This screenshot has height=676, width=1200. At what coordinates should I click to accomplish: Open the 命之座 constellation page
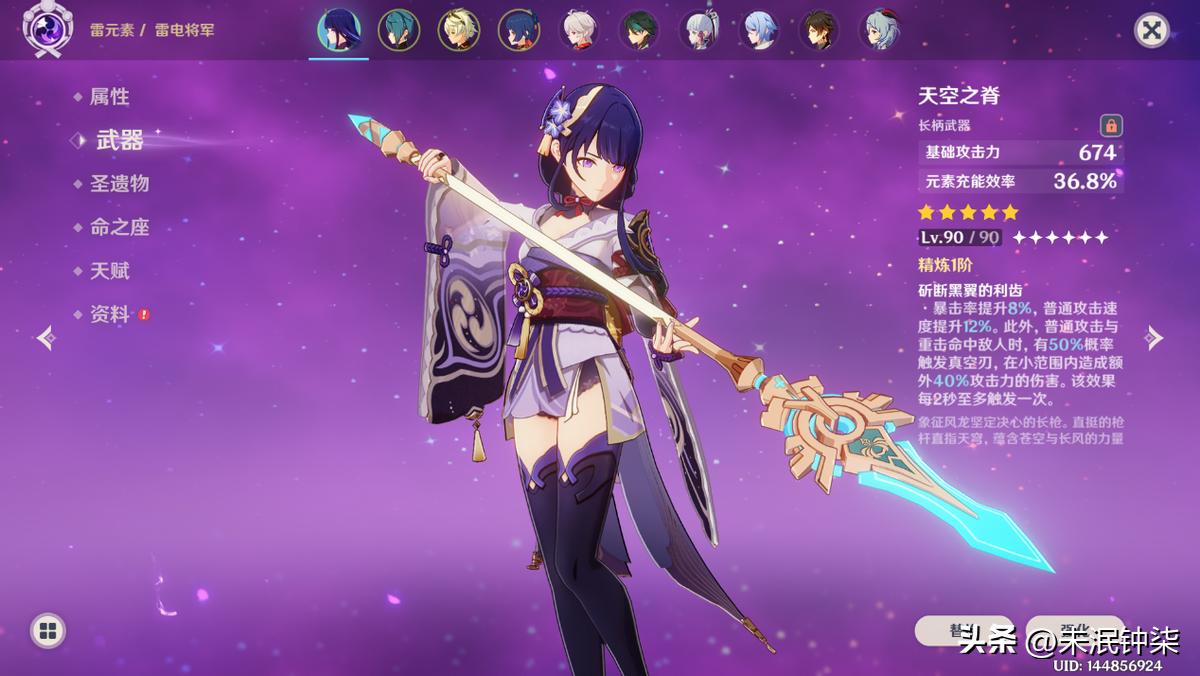pos(119,227)
